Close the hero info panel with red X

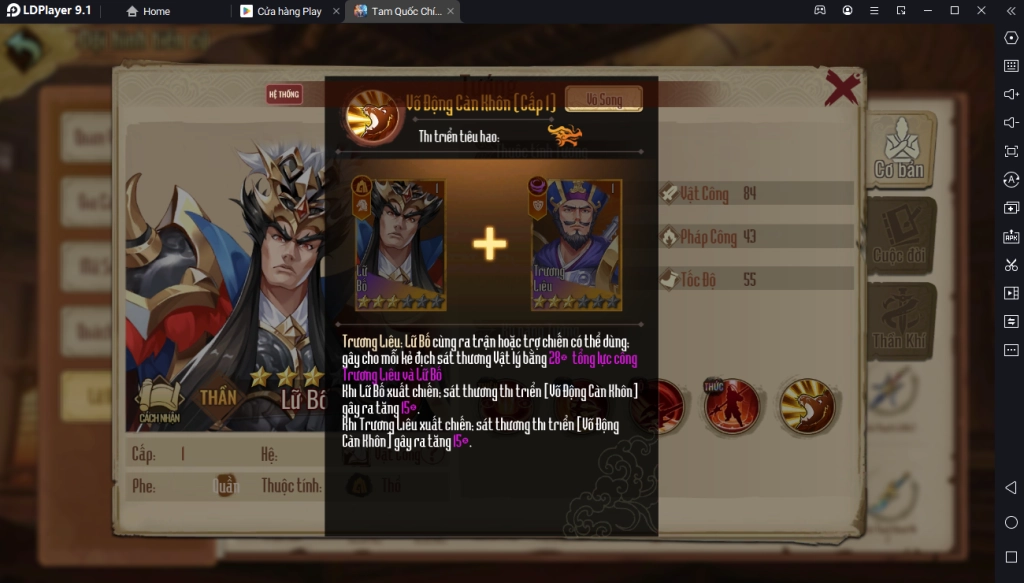click(842, 88)
